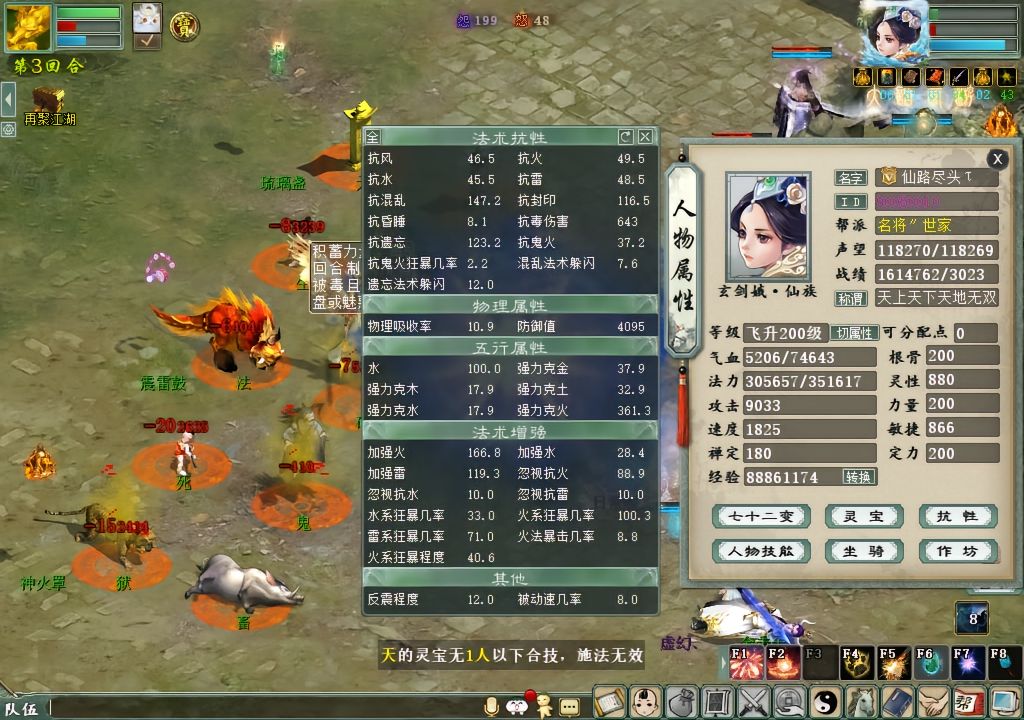The width and height of the screenshot is (1024, 720).
Task: Open 人物技能 character skills
Action: [761, 551]
